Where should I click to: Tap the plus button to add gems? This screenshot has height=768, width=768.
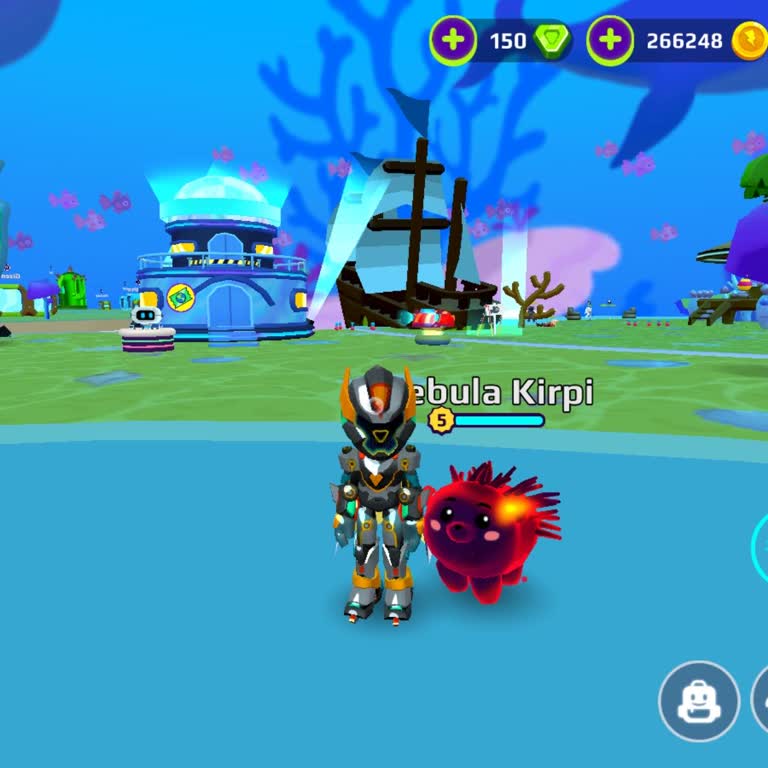tap(453, 41)
